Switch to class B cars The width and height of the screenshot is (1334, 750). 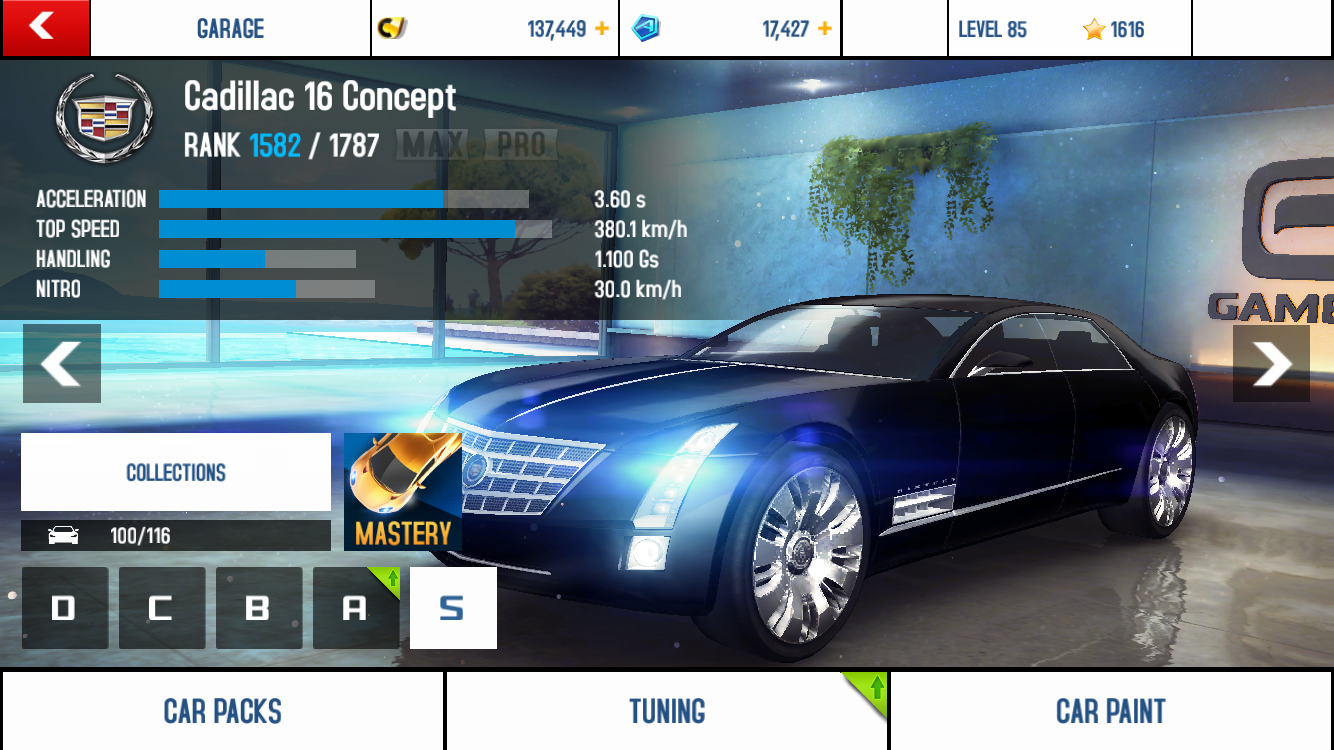pos(258,608)
